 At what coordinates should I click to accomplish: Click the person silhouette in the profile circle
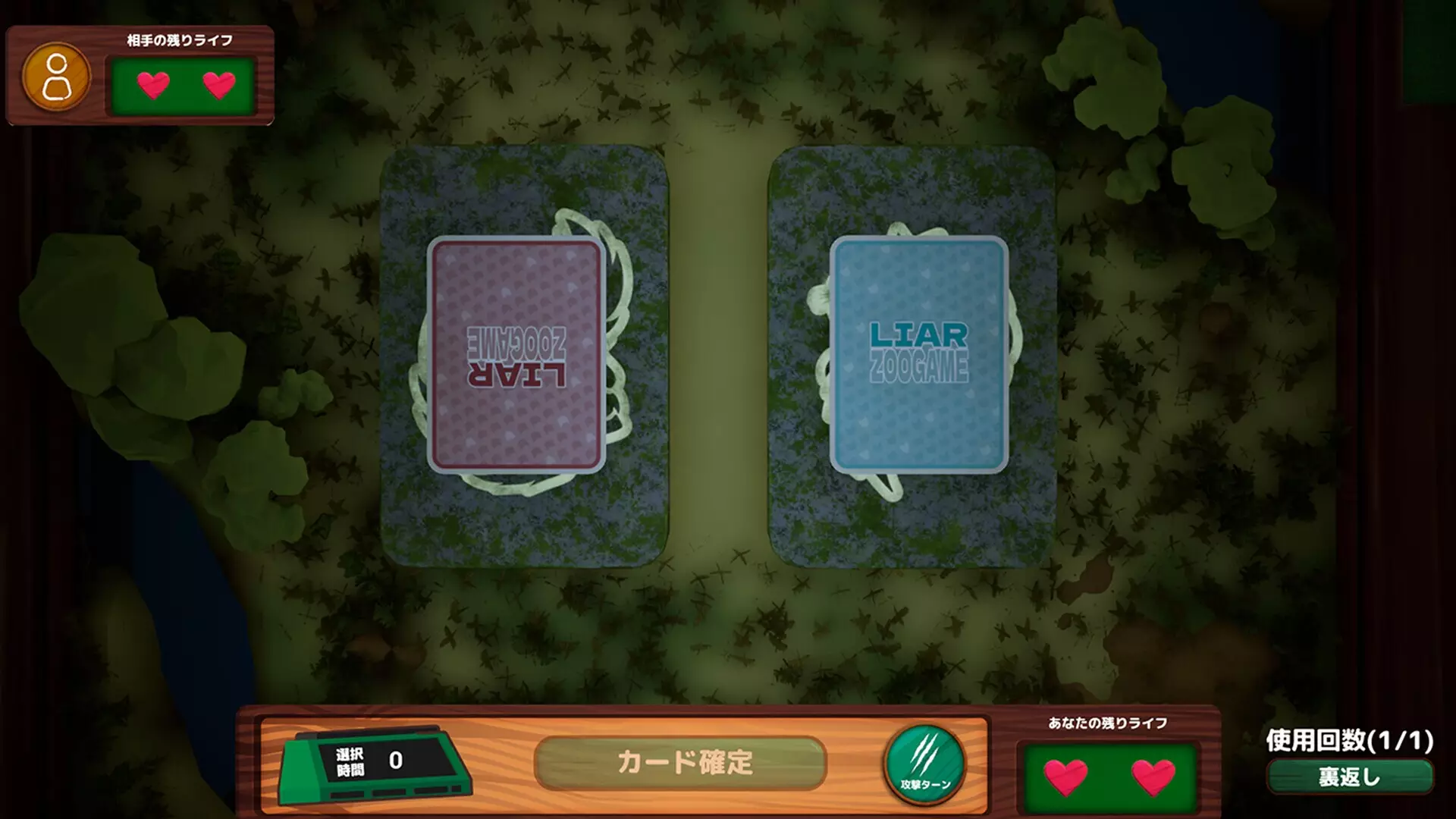click(x=57, y=76)
